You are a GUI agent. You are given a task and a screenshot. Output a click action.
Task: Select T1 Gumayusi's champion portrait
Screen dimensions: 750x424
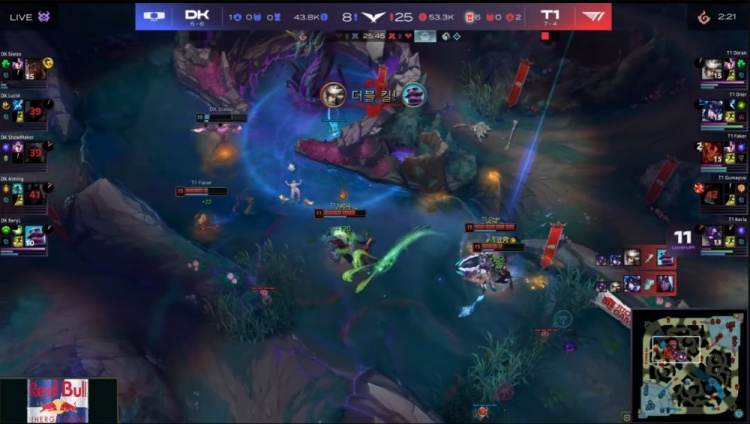713,192
